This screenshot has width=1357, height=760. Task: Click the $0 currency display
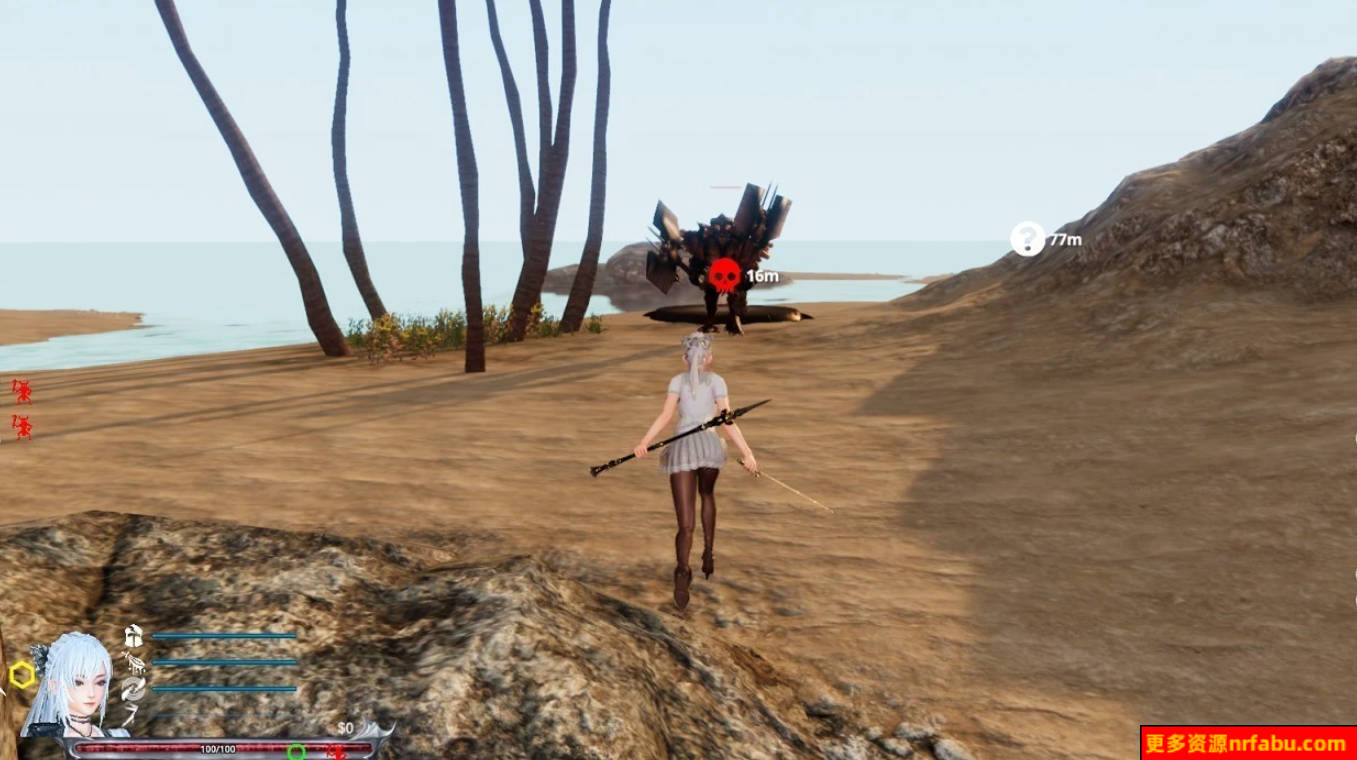click(345, 728)
